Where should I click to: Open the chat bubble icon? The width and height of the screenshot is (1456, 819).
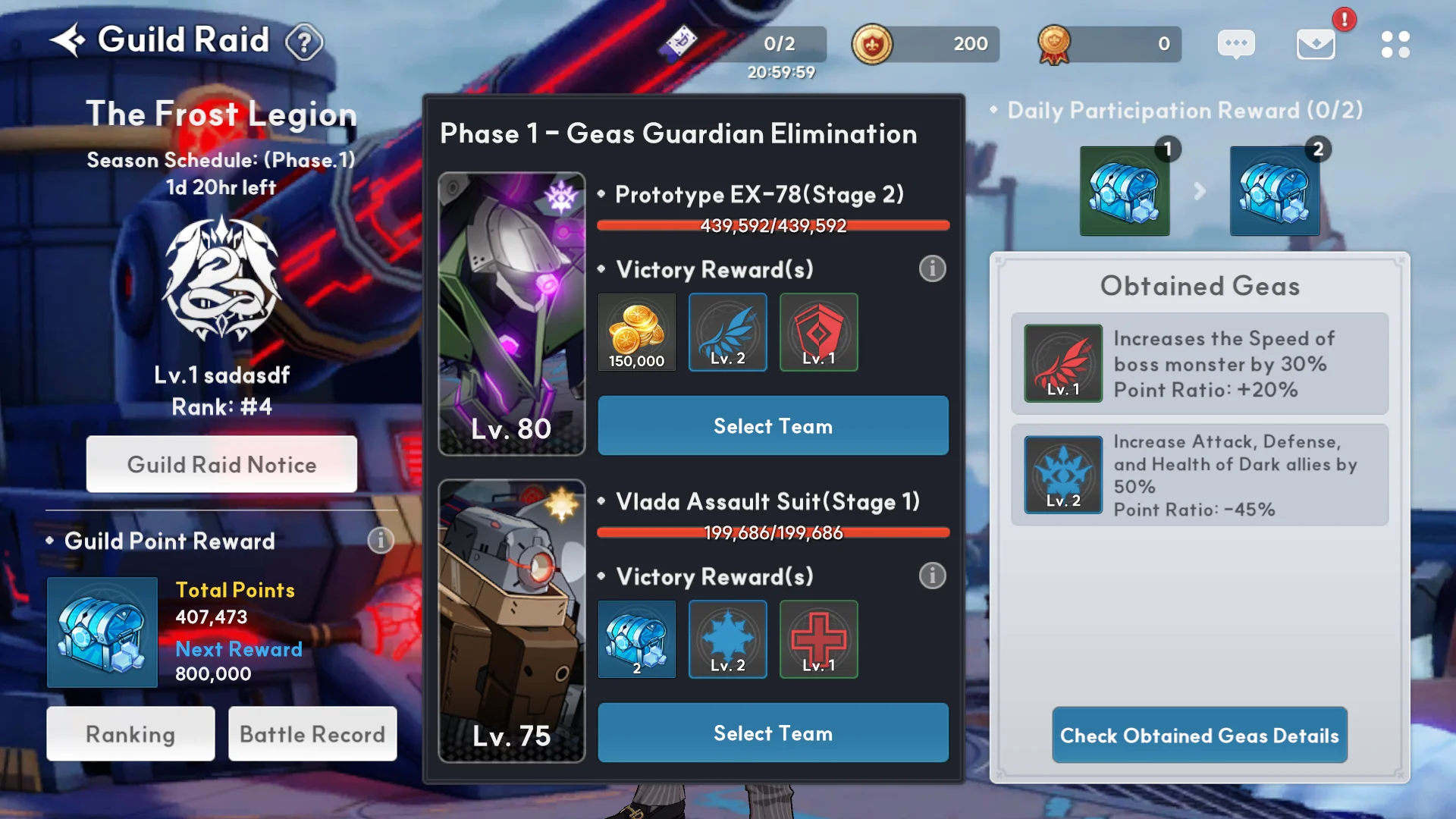(x=1236, y=44)
